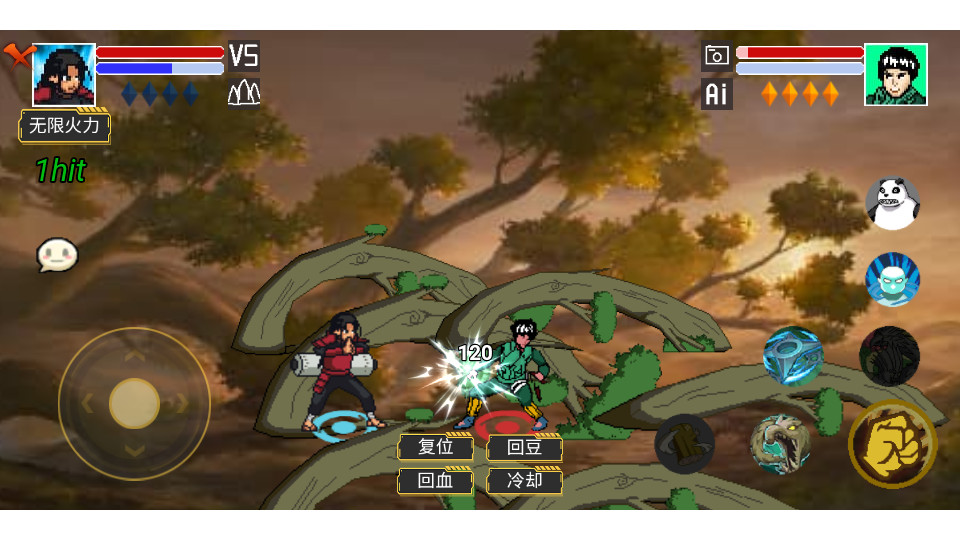Activate the blue crystal vortex skill

pos(793,355)
